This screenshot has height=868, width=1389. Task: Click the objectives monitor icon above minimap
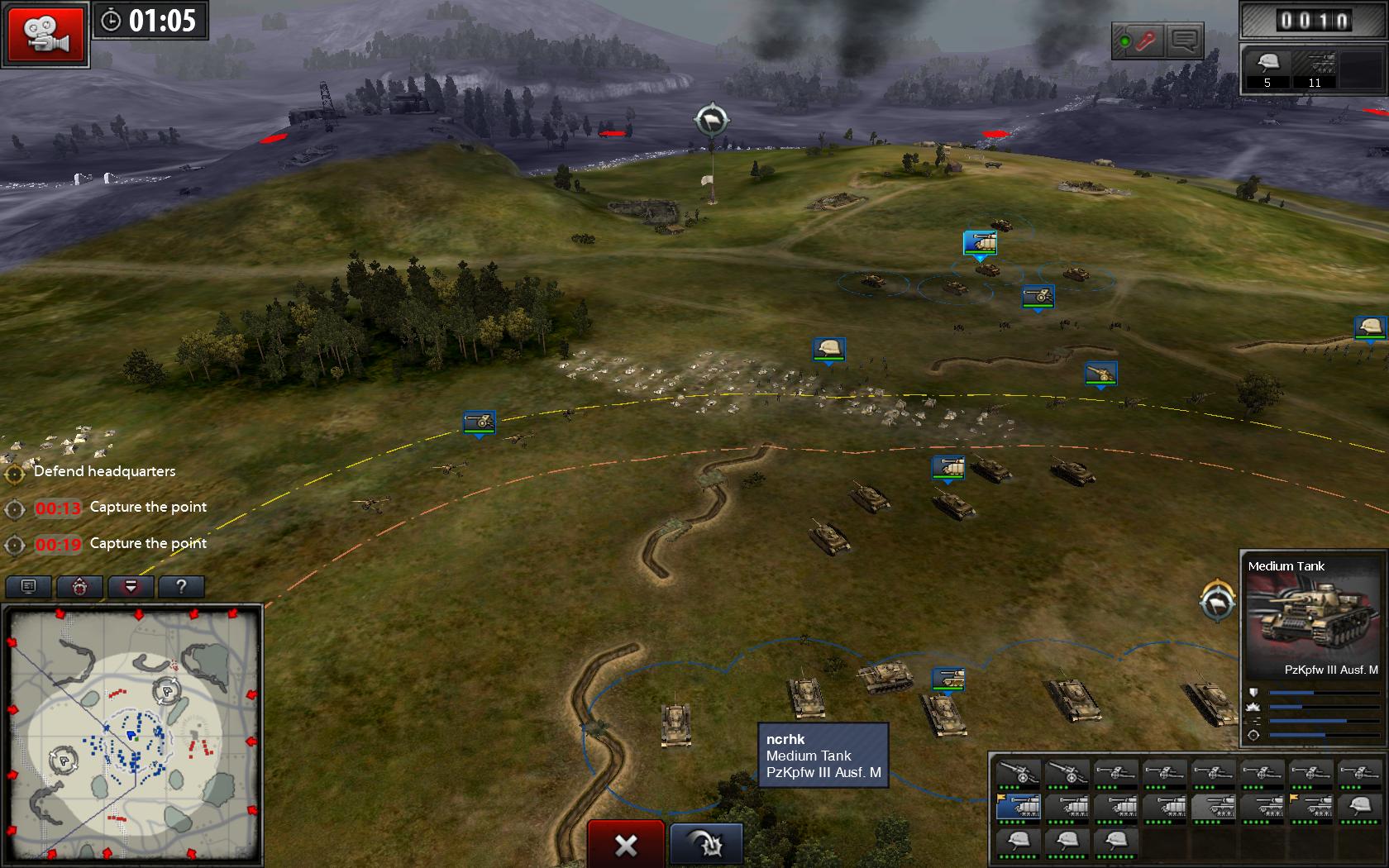(28, 585)
